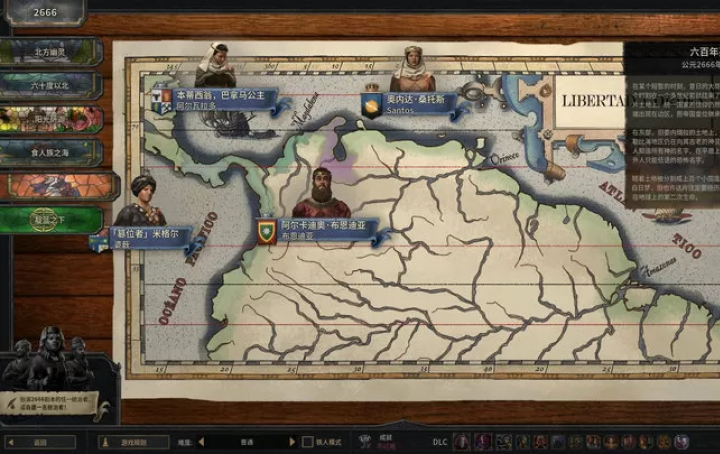The width and height of the screenshot is (720, 454).
Task: Choose the 六十度以北 bookmark
Action: pos(50,84)
